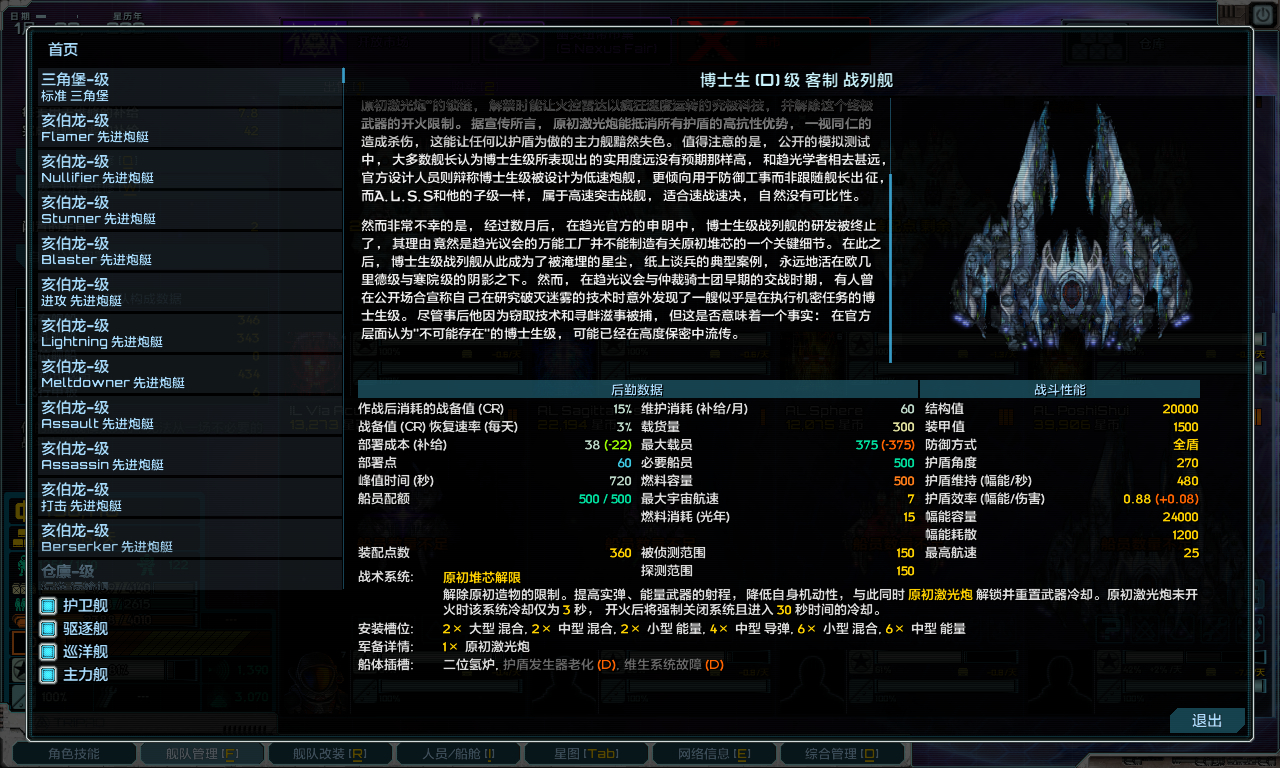This screenshot has height=768, width=1280.
Task: Disable the 驱逐舰 destroyer filter
Action: (46, 628)
